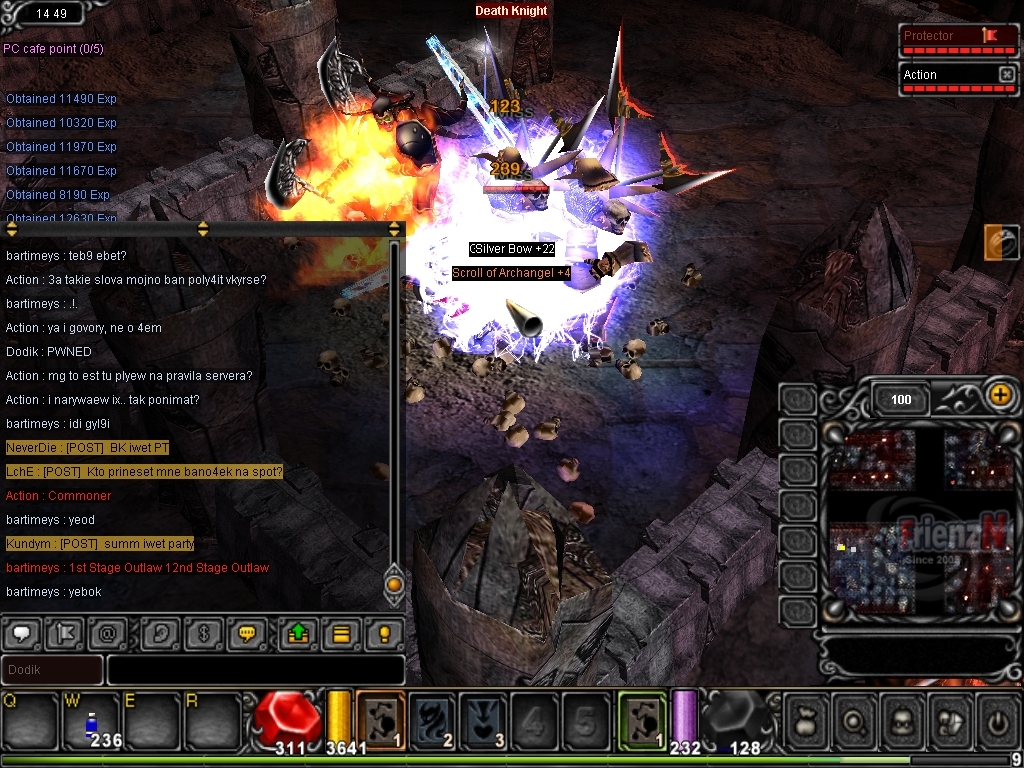Click the magnifying glass button

(853, 720)
